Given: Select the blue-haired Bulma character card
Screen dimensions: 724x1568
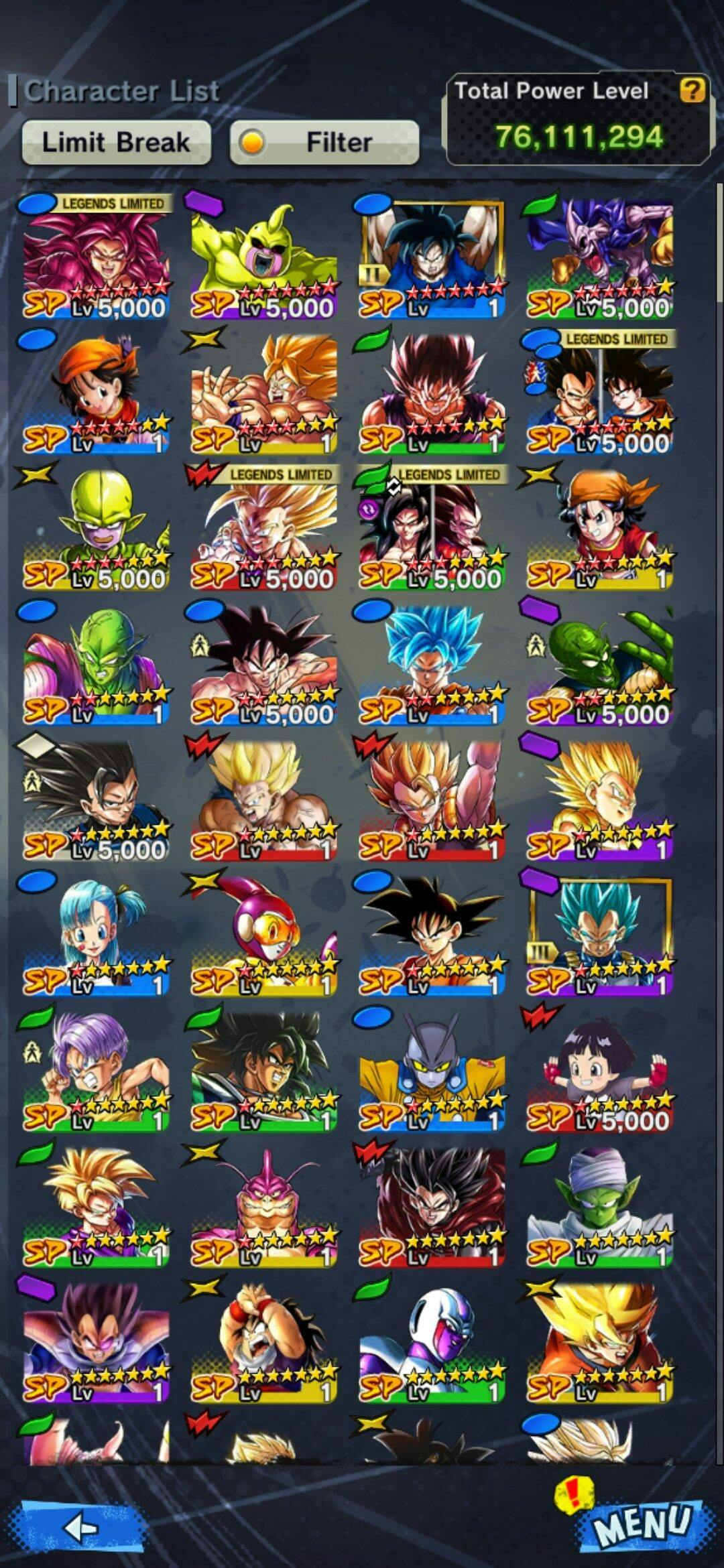Looking at the screenshot, I should (96, 935).
